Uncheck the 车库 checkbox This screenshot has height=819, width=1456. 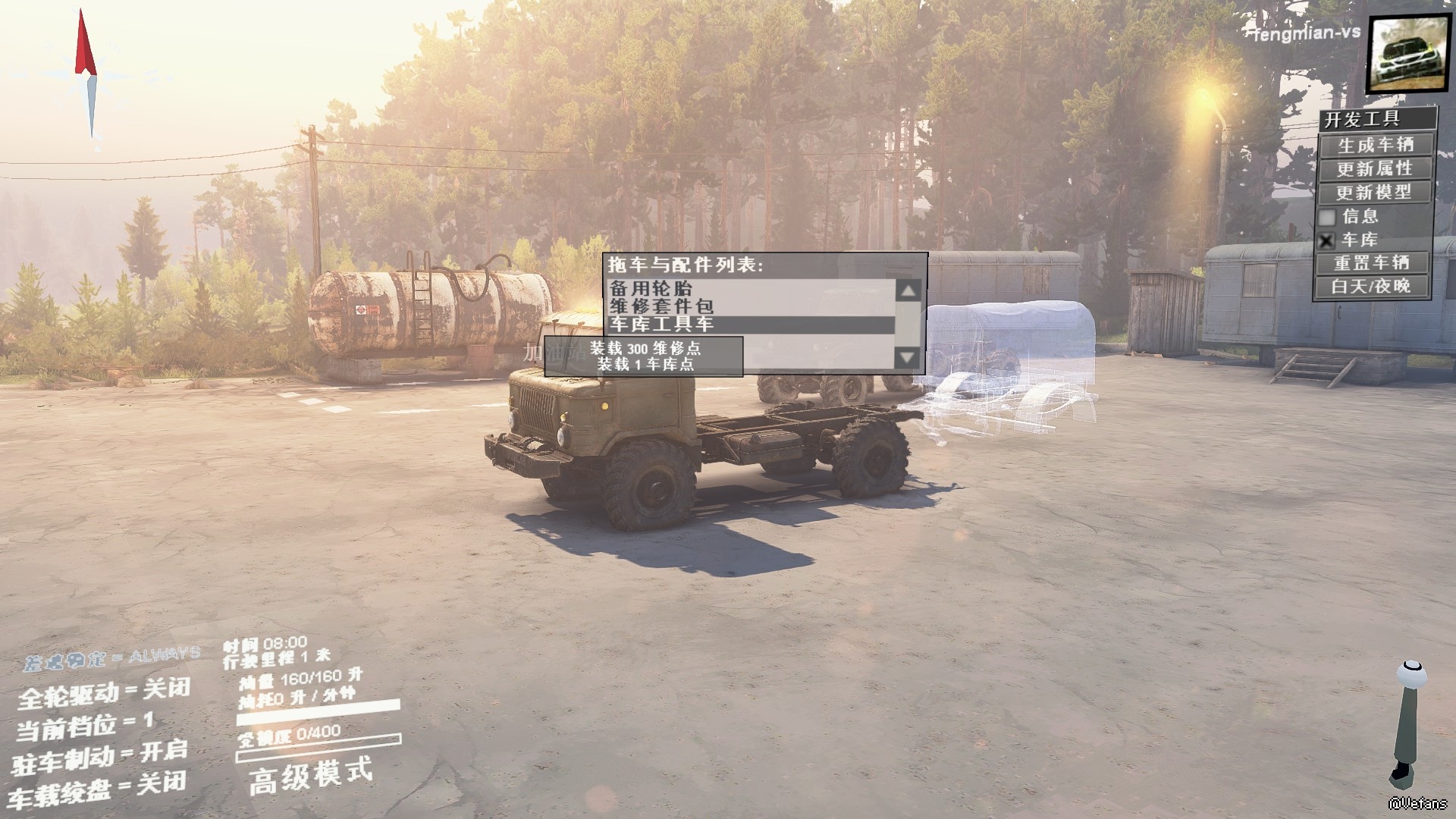click(x=1327, y=241)
